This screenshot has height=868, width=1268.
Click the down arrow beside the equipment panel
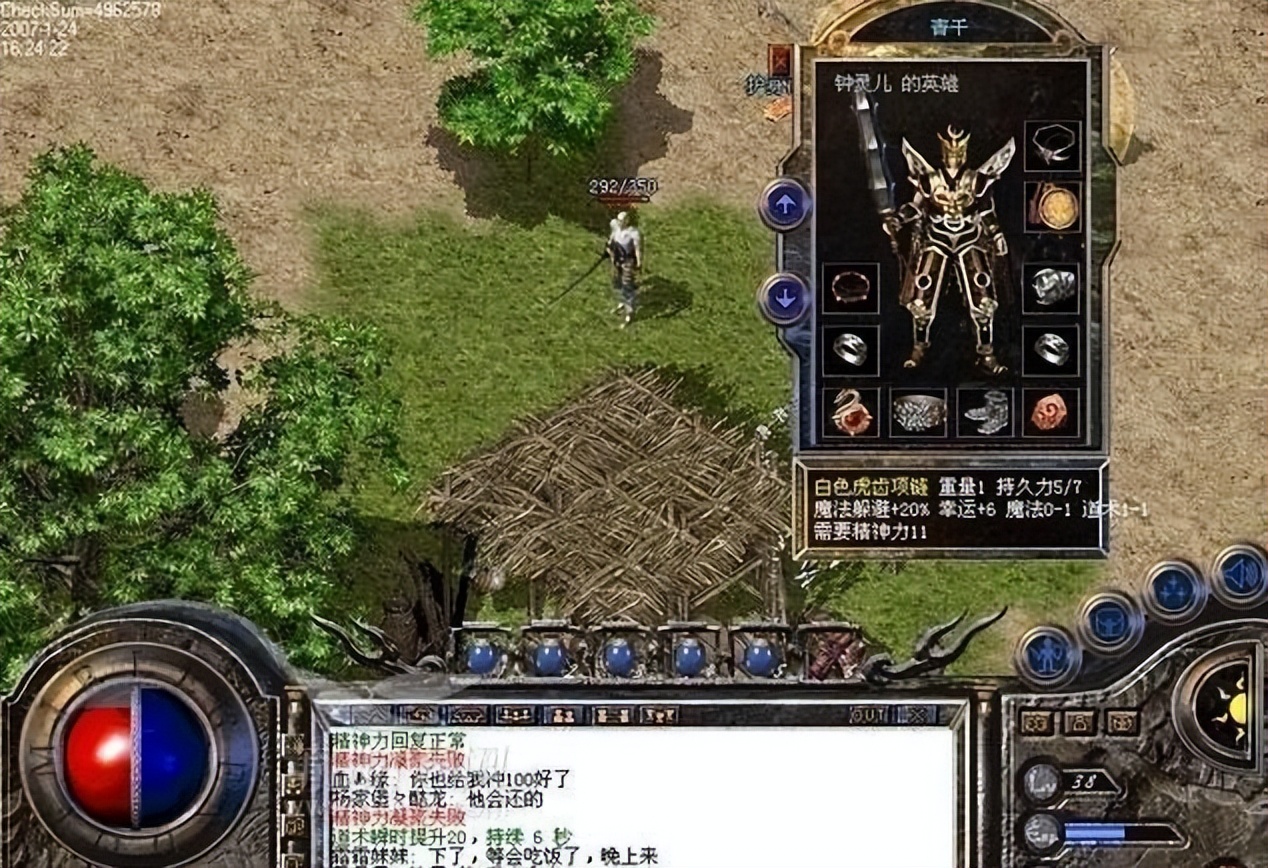[x=785, y=298]
